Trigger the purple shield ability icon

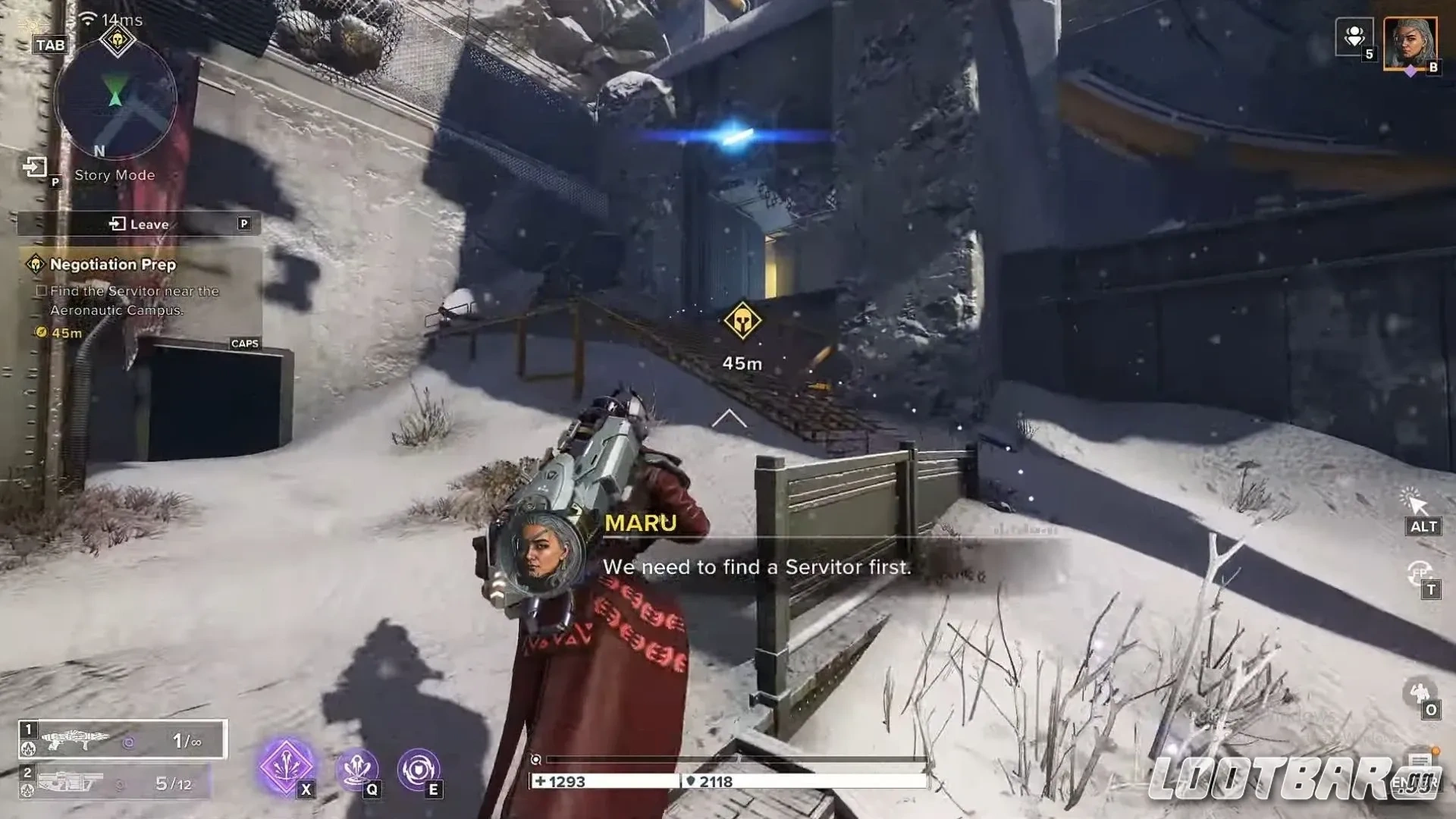418,769
